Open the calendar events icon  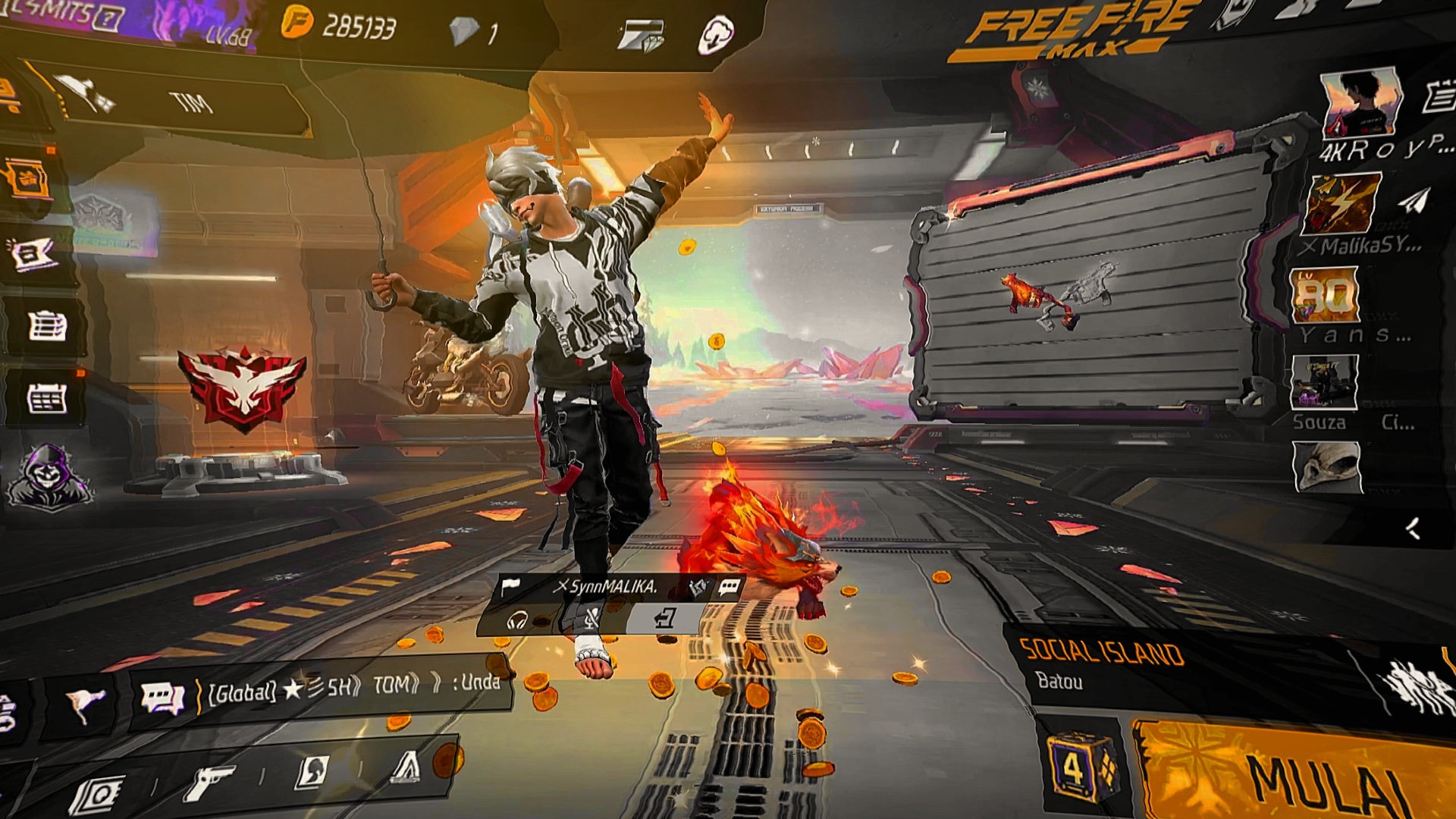click(45, 398)
